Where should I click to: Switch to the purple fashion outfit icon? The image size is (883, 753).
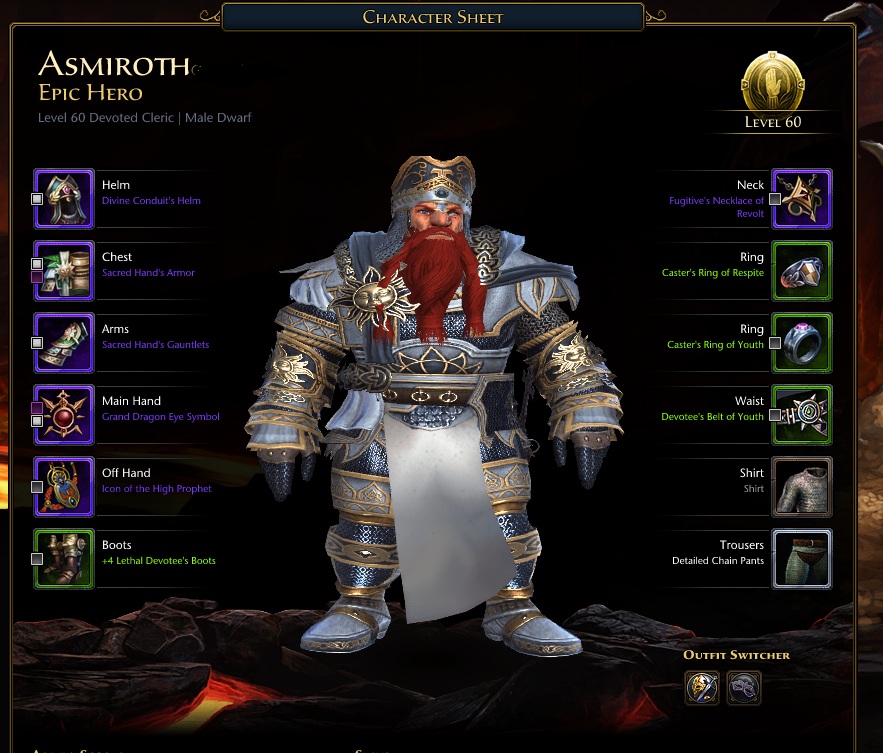744,688
